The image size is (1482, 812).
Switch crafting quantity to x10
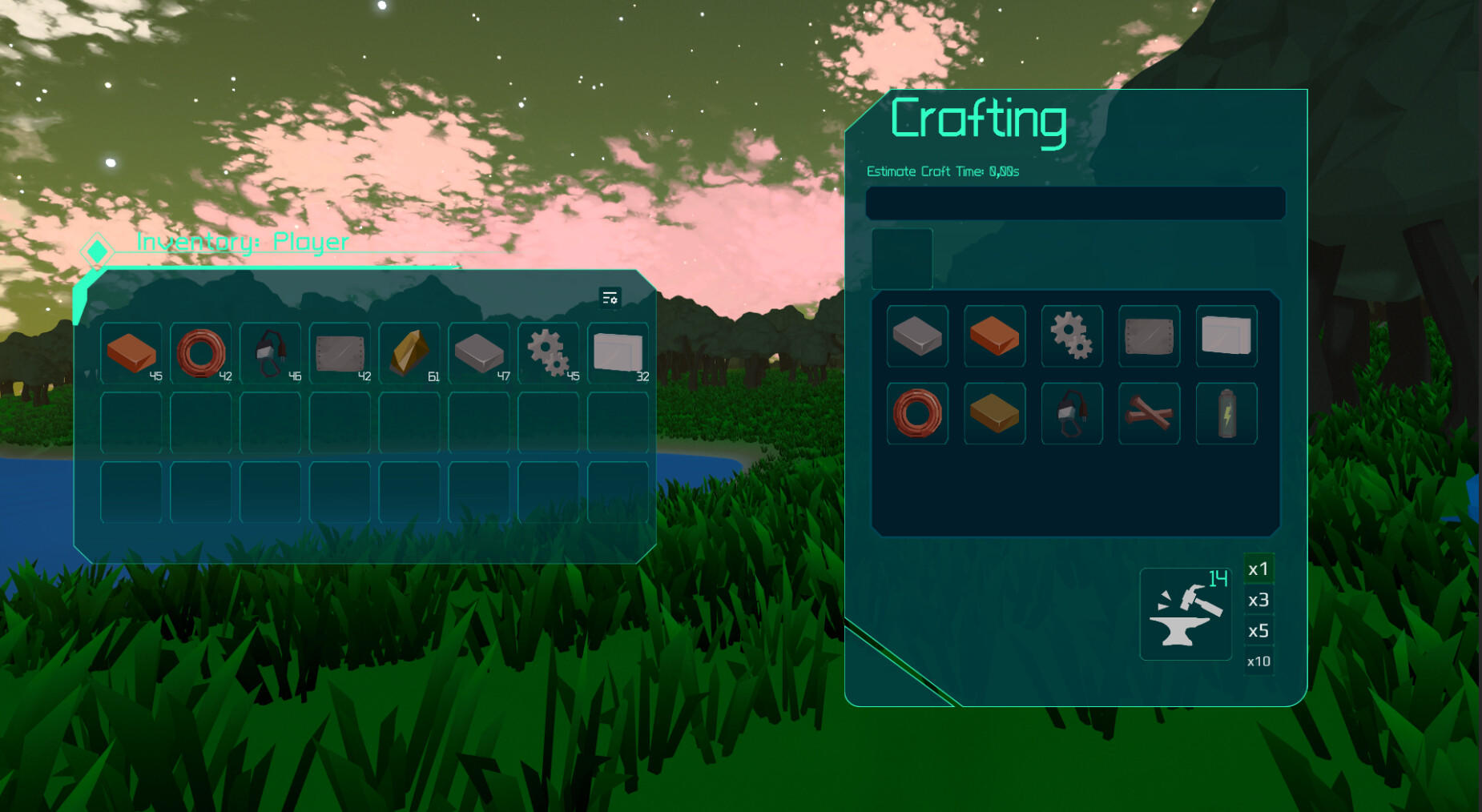tap(1258, 661)
